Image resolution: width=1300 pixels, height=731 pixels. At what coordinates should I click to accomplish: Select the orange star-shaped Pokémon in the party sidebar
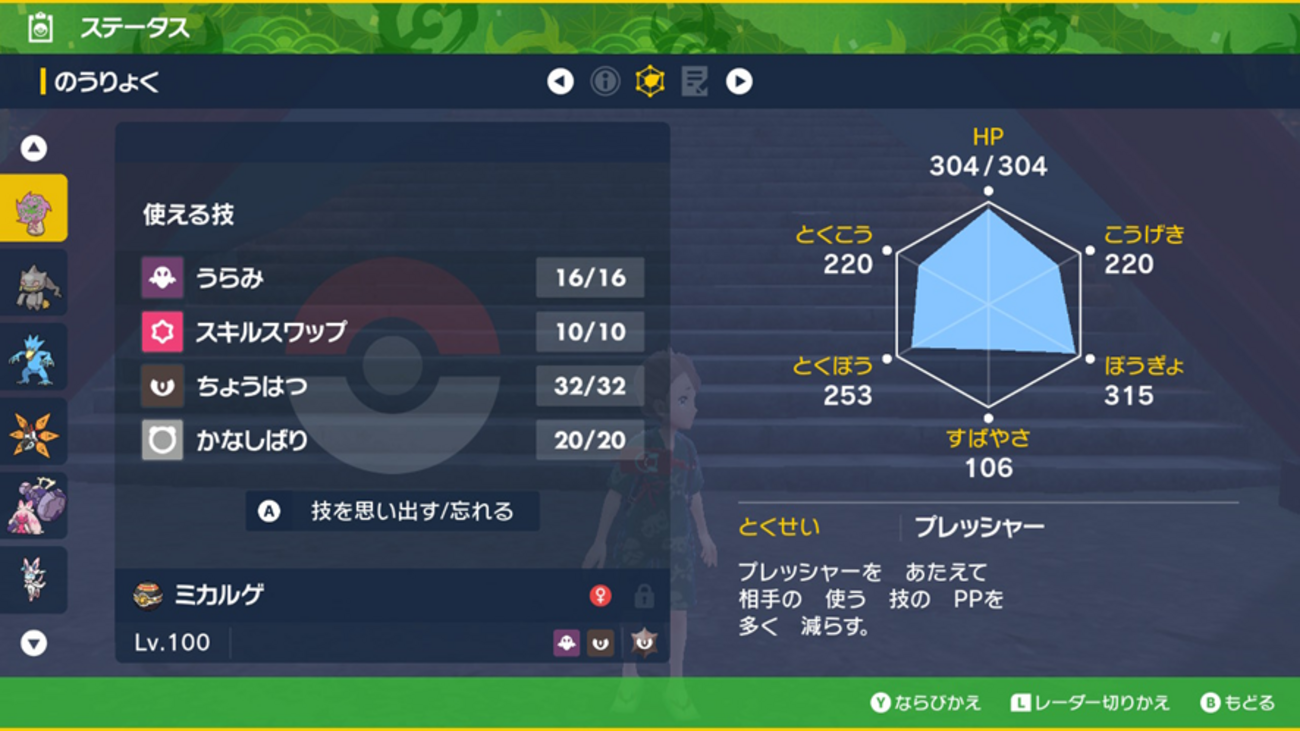(34, 433)
